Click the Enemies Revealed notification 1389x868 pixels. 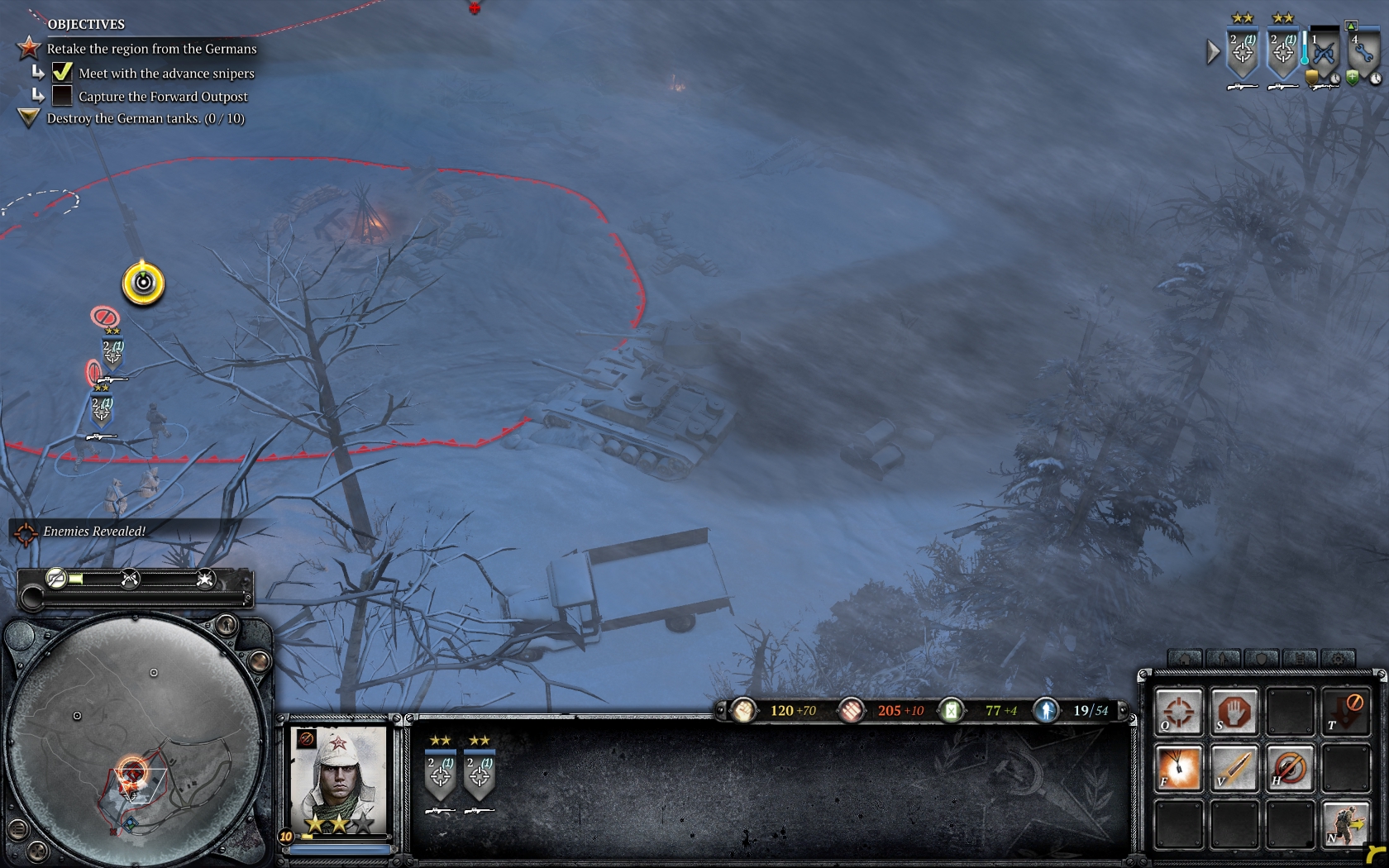click(x=94, y=532)
